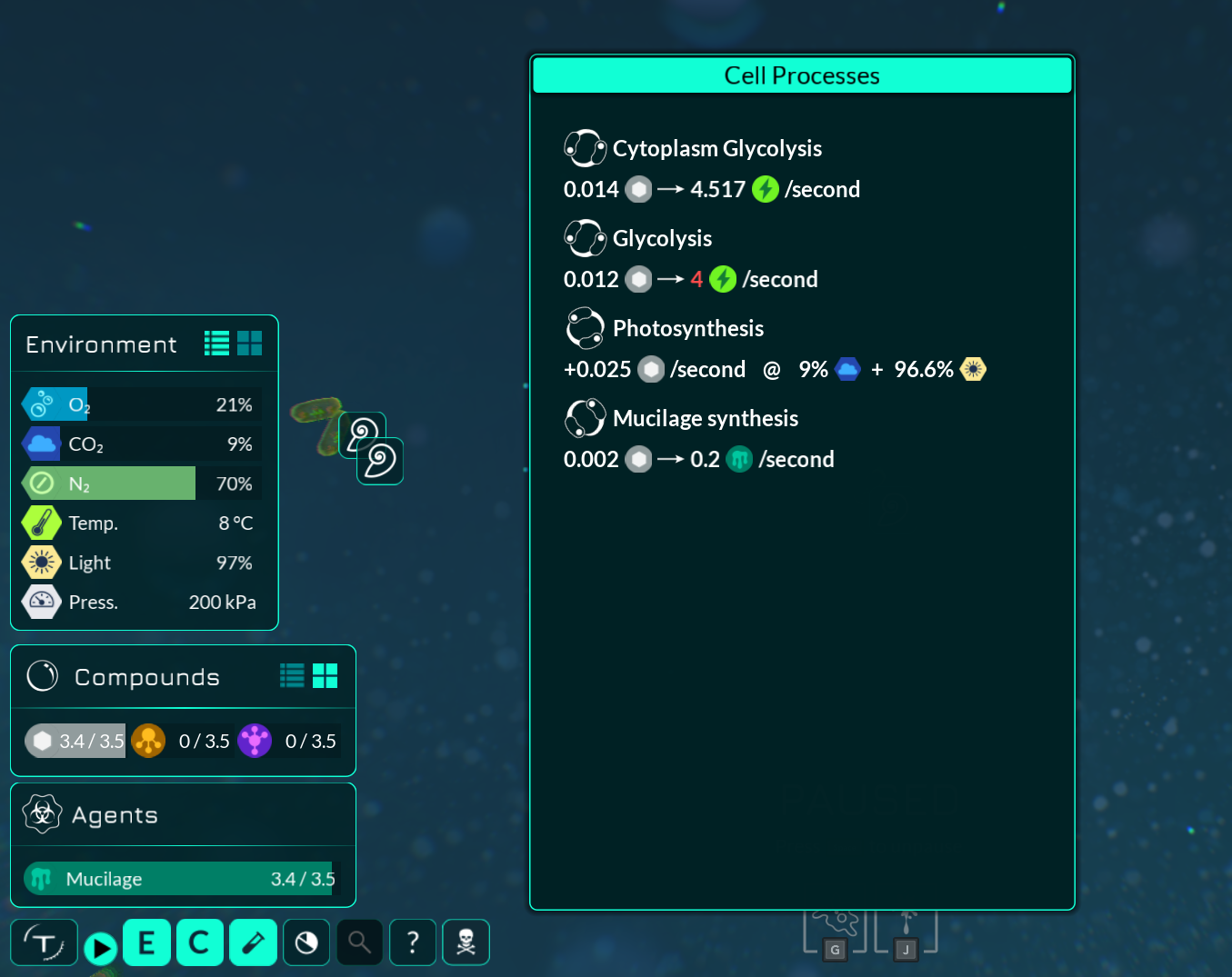This screenshot has height=977, width=1232.
Task: Switch Compounds panel to list view
Action: (291, 675)
